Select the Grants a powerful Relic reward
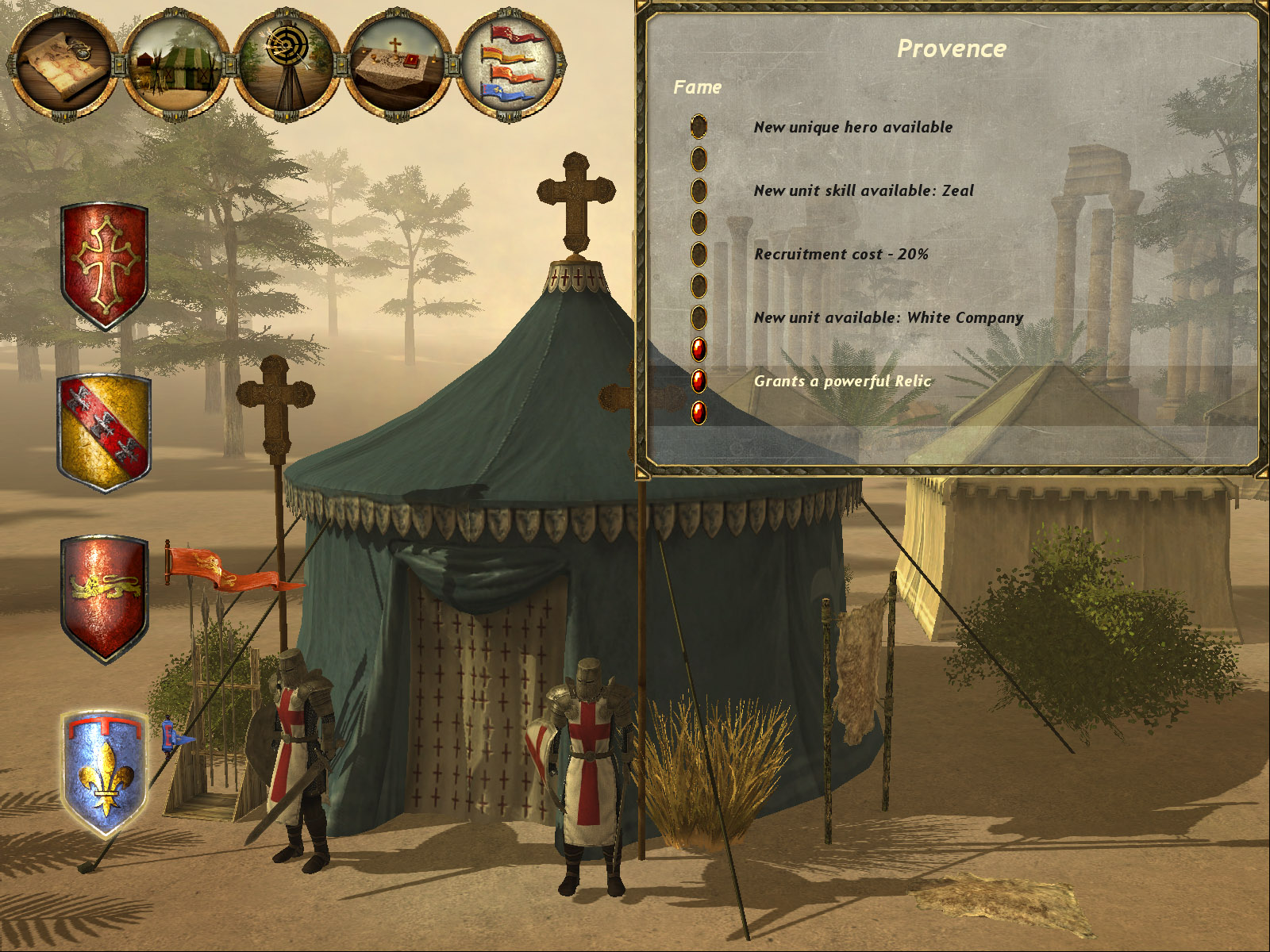This screenshot has width=1270, height=952. tap(843, 381)
